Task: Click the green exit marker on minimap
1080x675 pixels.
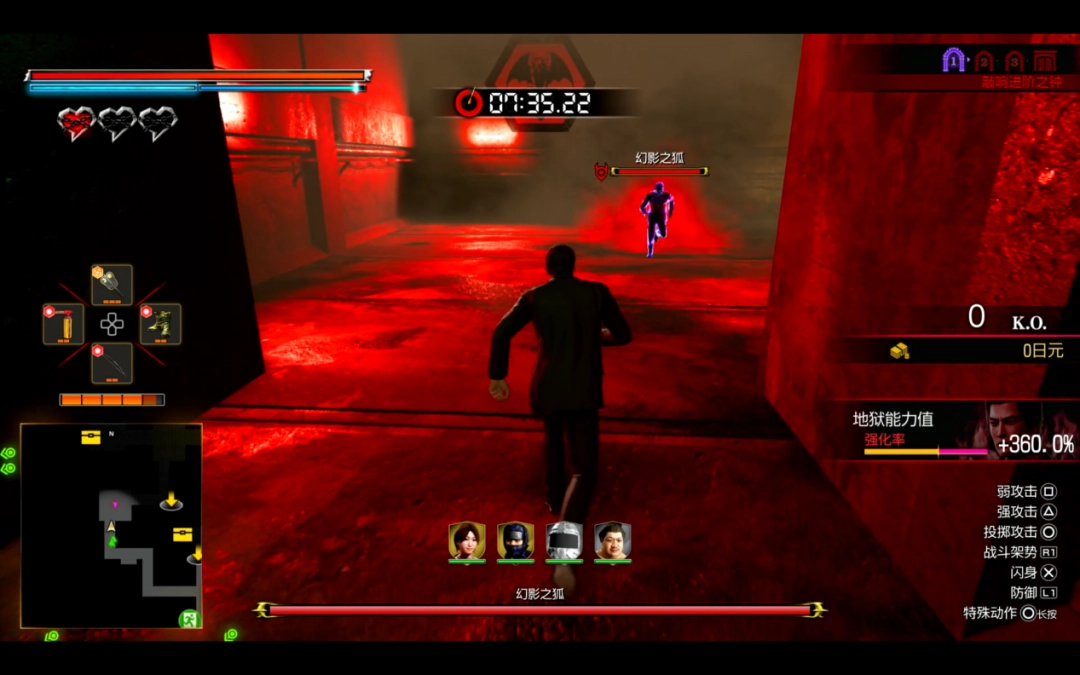Action: pos(187,620)
